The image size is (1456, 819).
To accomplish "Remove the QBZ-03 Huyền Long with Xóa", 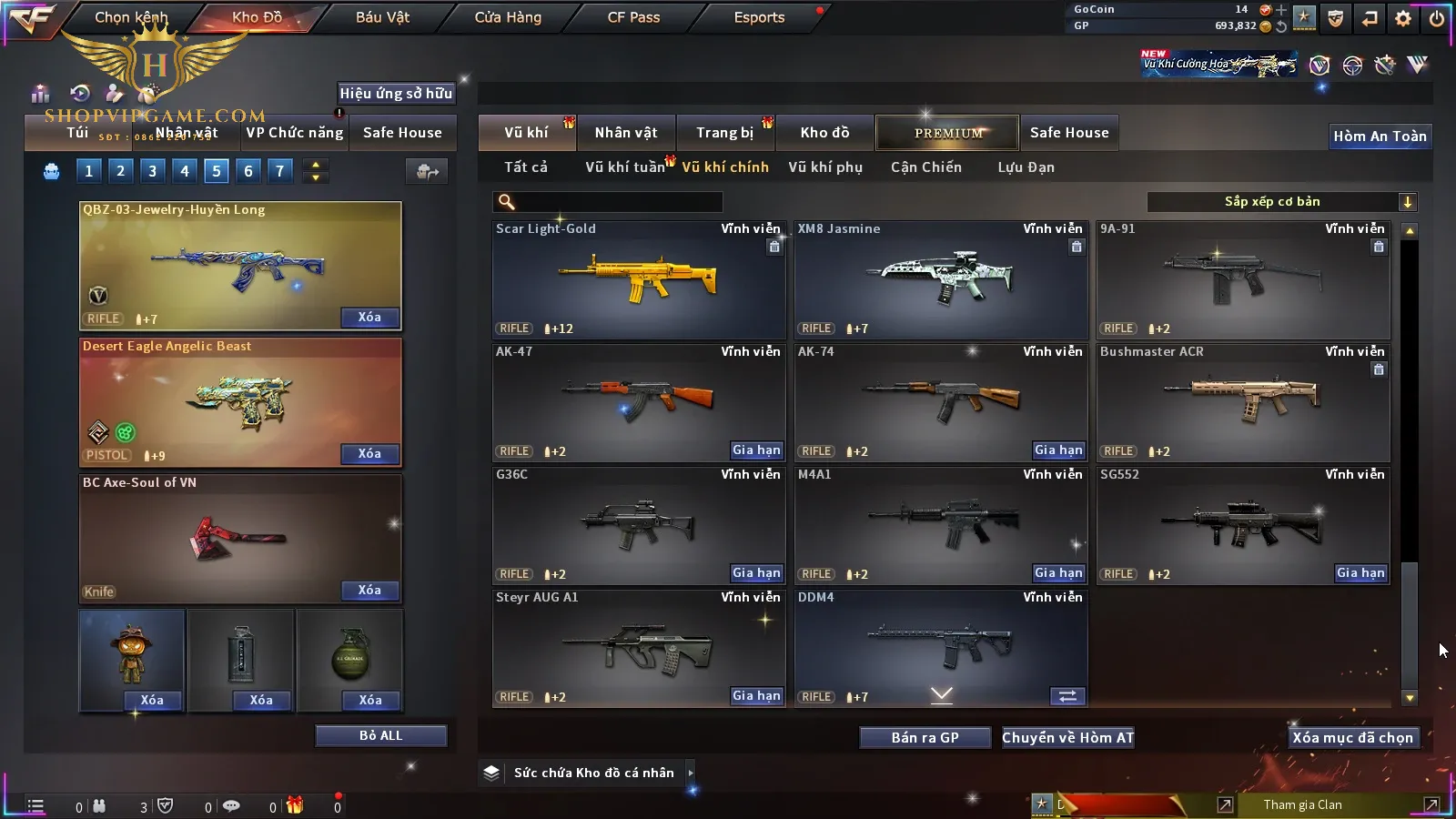I will [369, 318].
